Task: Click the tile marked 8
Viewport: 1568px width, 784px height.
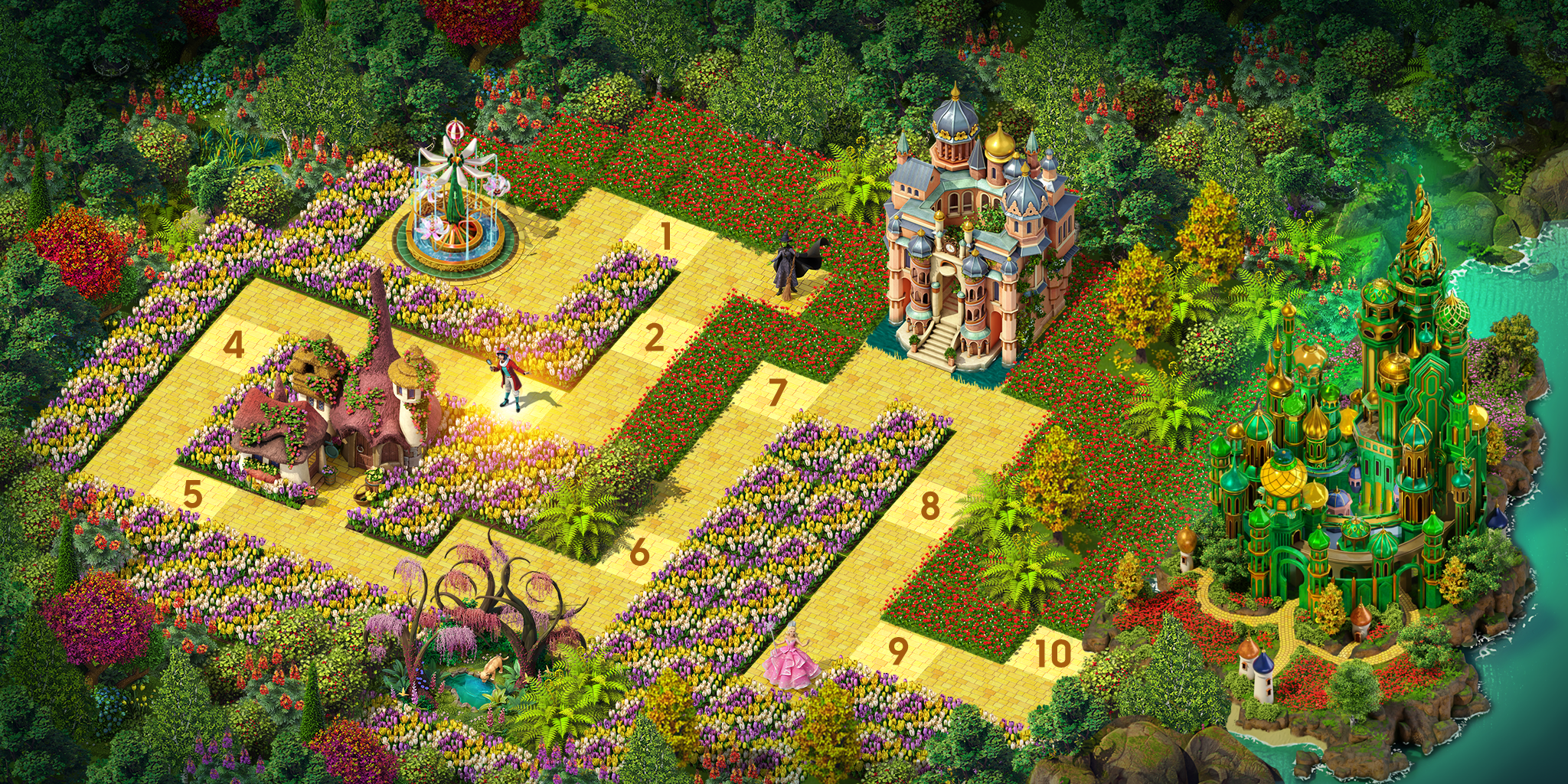Action: [x=929, y=506]
